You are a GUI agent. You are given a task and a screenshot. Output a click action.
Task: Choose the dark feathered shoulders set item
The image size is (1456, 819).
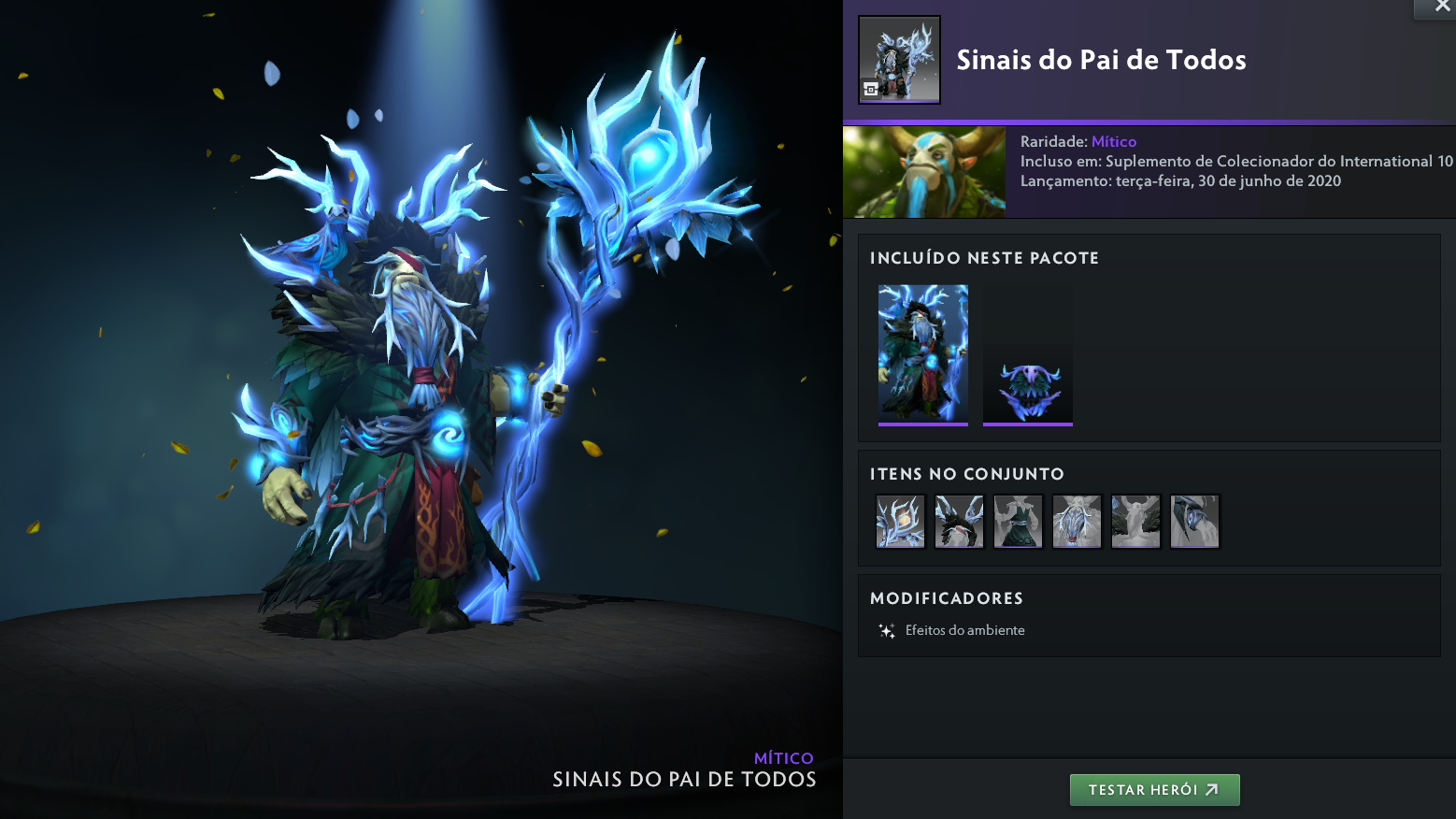pyautogui.click(x=1135, y=522)
